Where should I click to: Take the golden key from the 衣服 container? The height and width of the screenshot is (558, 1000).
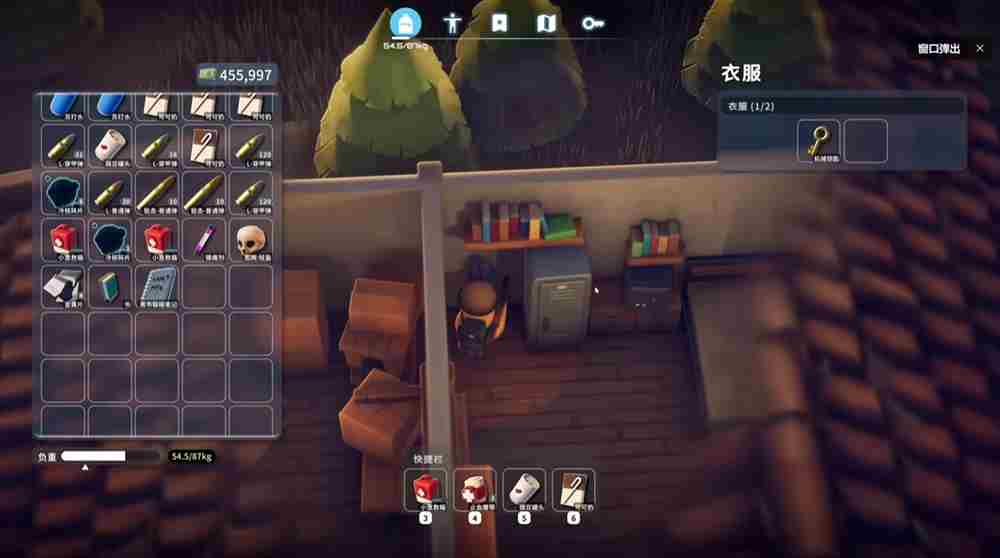[818, 141]
